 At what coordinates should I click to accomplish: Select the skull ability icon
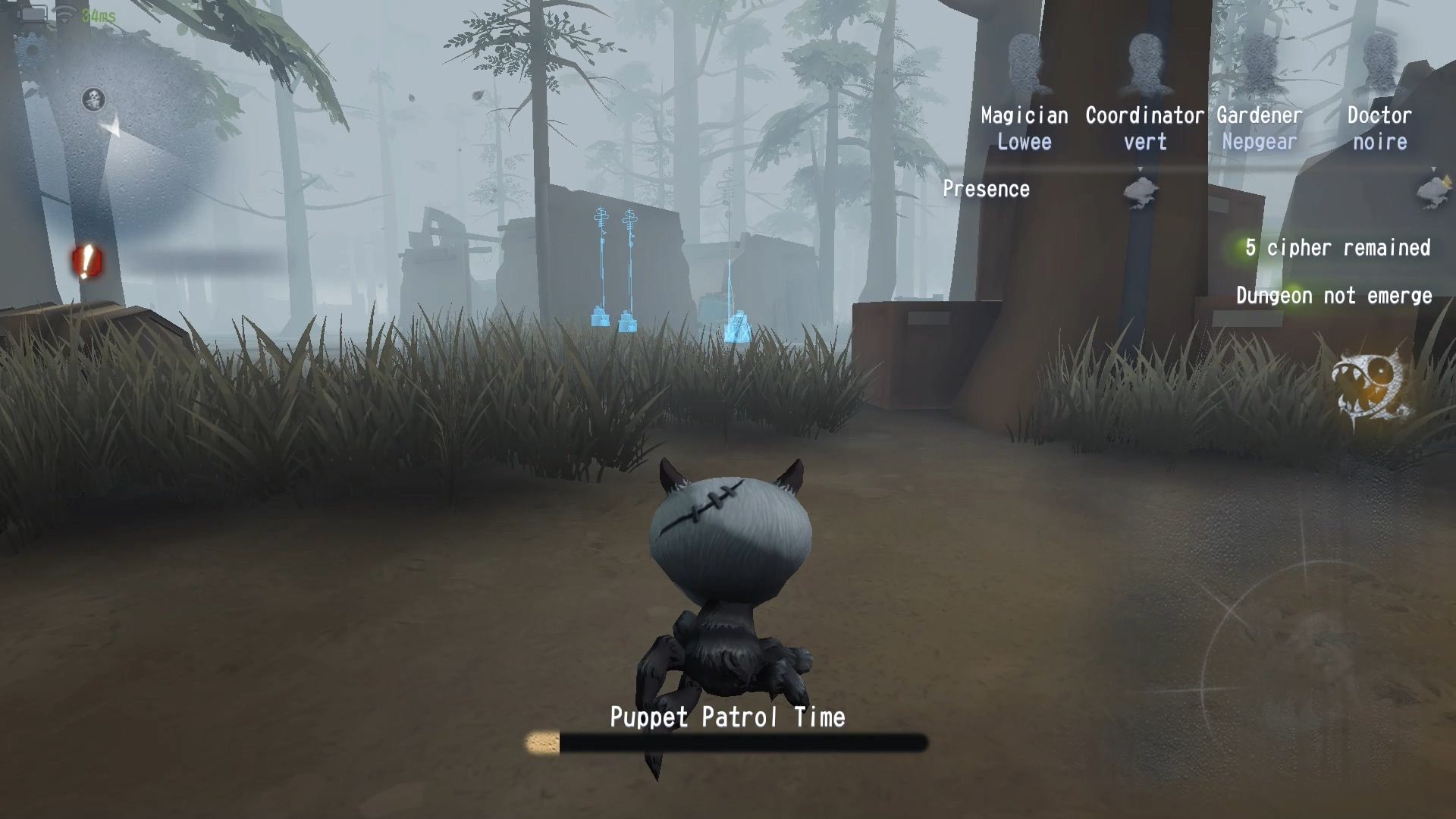click(93, 99)
